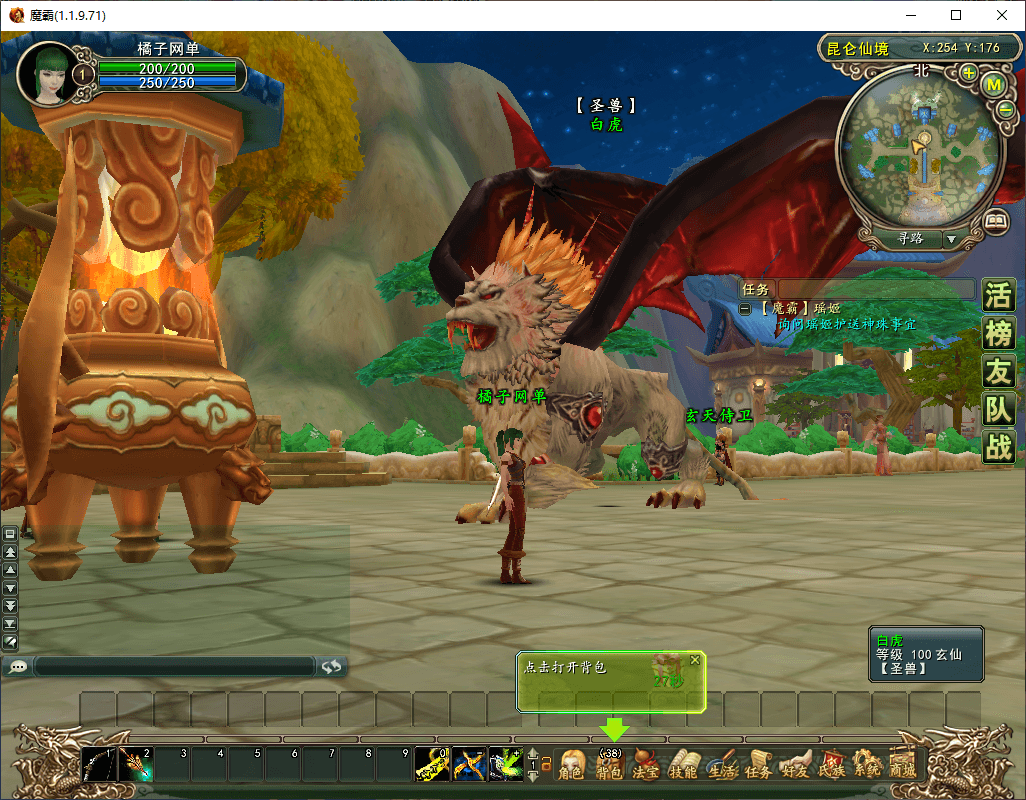
Task: Click the 榜 ranking side button
Action: pyautogui.click(x=998, y=333)
